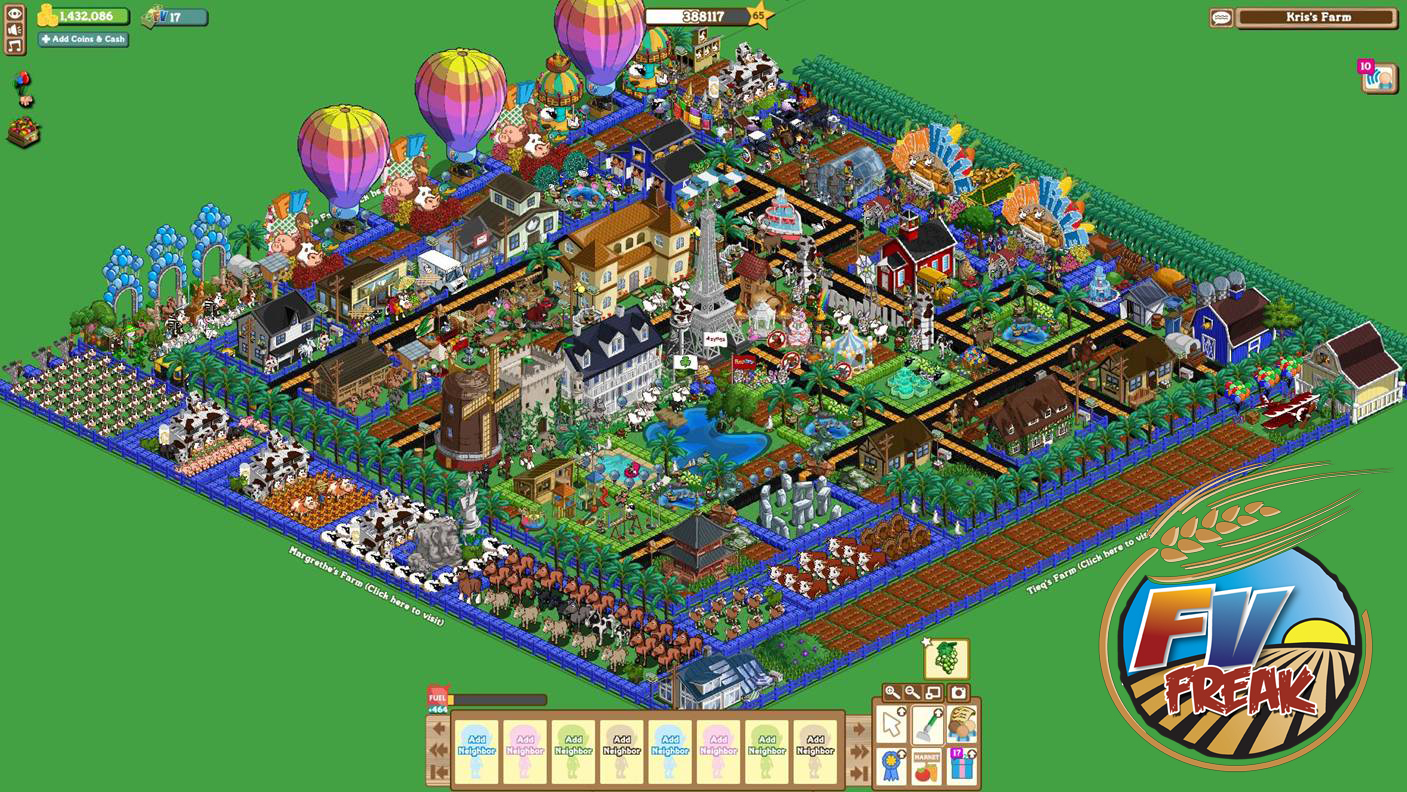Viewport: 1407px width, 792px height.
Task: Open the Market shop button
Action: point(927,766)
